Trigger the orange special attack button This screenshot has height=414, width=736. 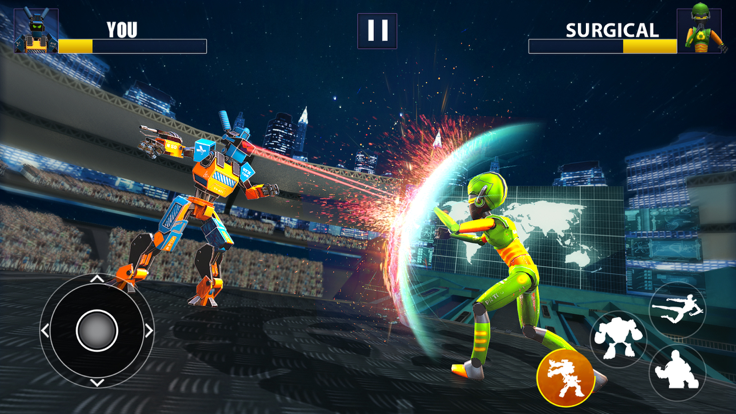coord(565,377)
